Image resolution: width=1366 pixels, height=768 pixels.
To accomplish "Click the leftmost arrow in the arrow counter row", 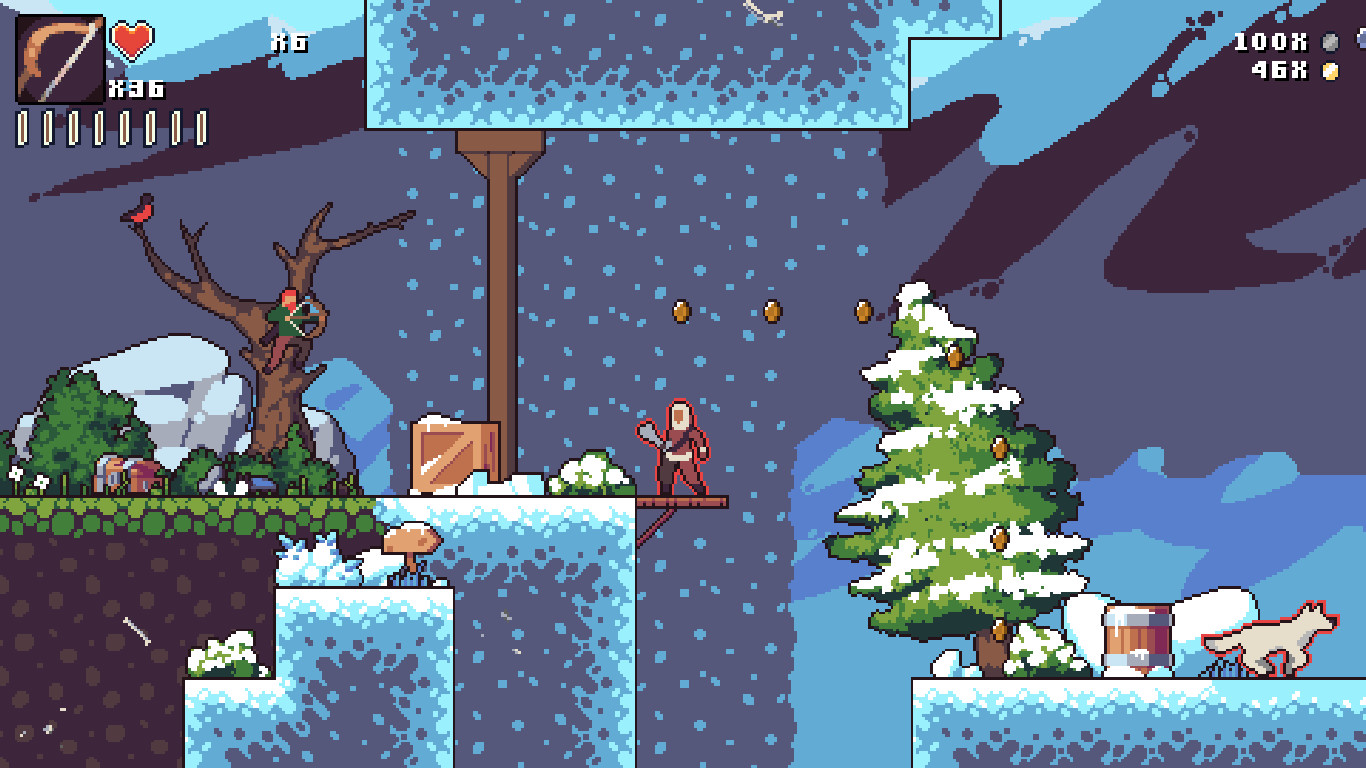I will [20, 125].
